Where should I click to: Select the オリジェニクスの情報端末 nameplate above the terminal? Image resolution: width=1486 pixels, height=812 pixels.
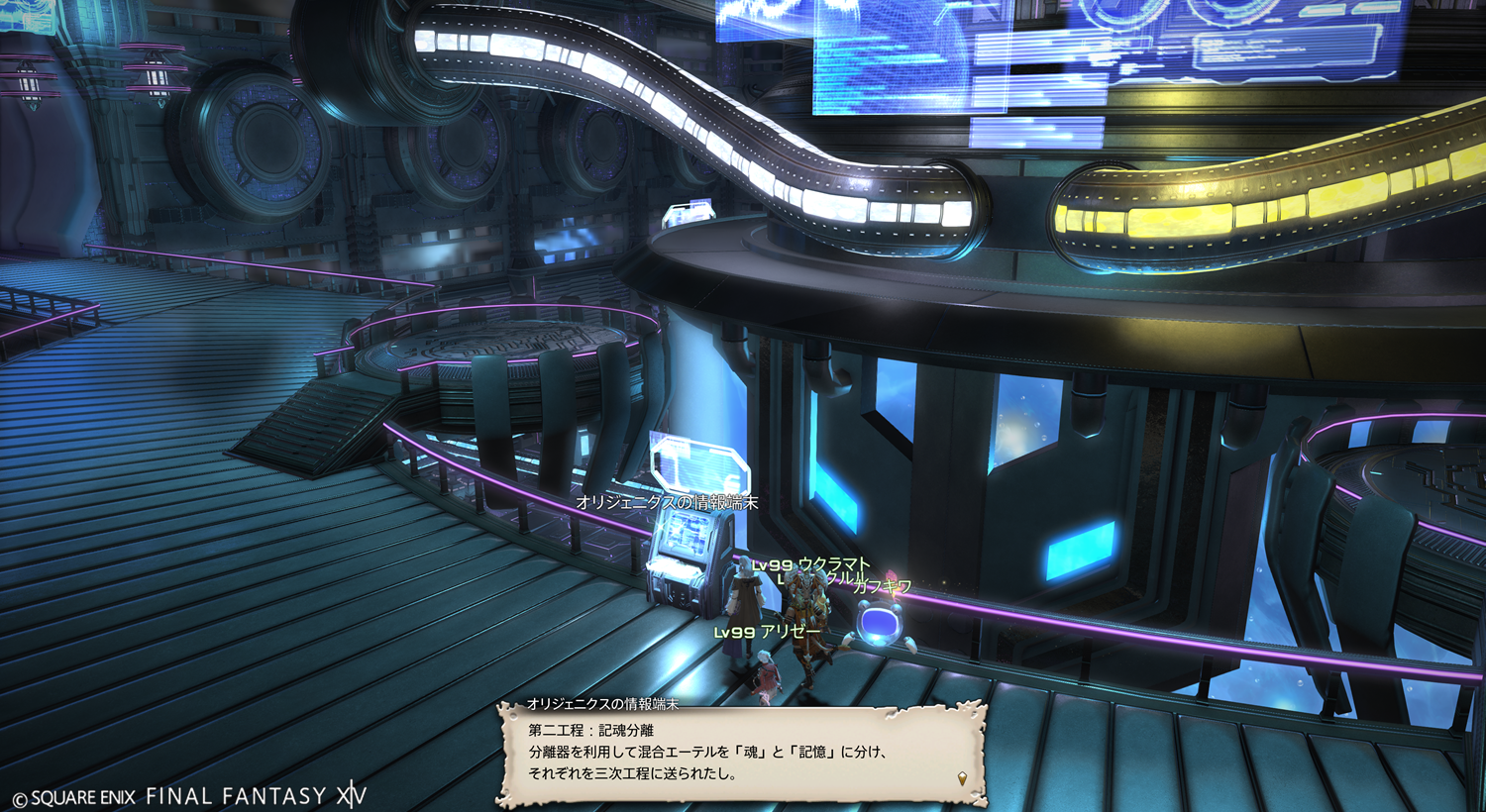point(667,503)
